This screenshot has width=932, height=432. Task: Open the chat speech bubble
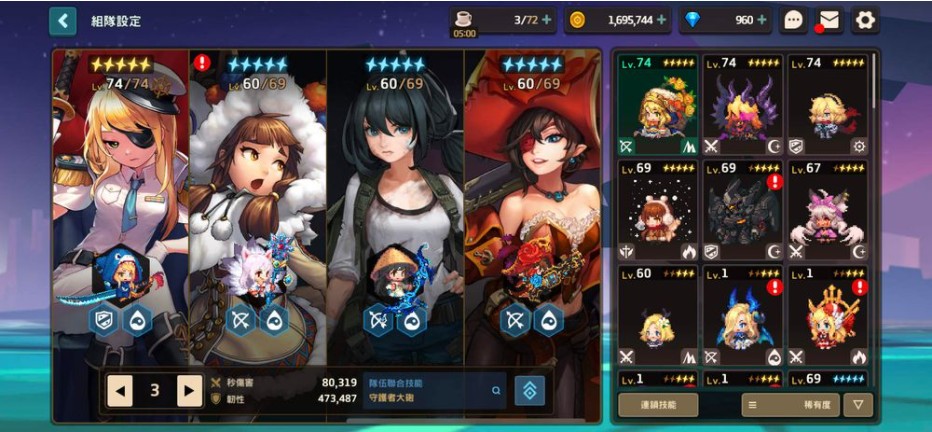tap(794, 20)
